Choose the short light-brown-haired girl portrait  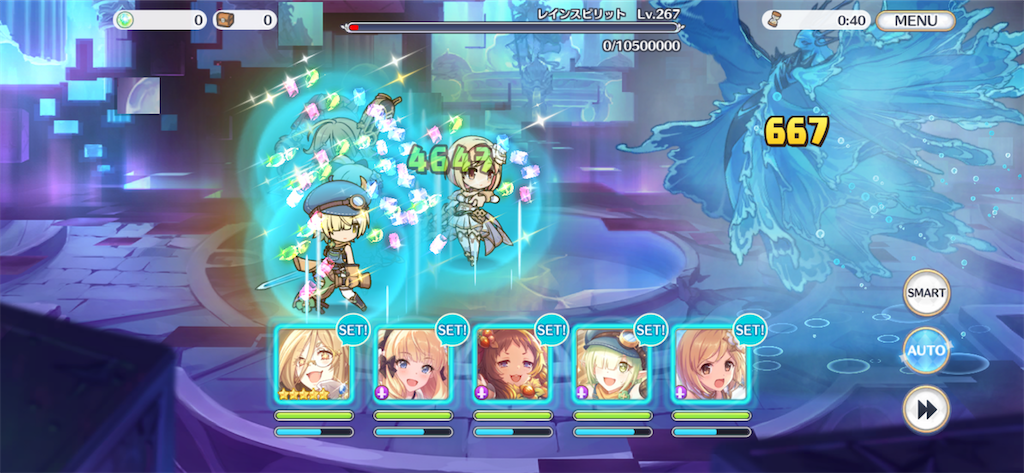coord(710,365)
